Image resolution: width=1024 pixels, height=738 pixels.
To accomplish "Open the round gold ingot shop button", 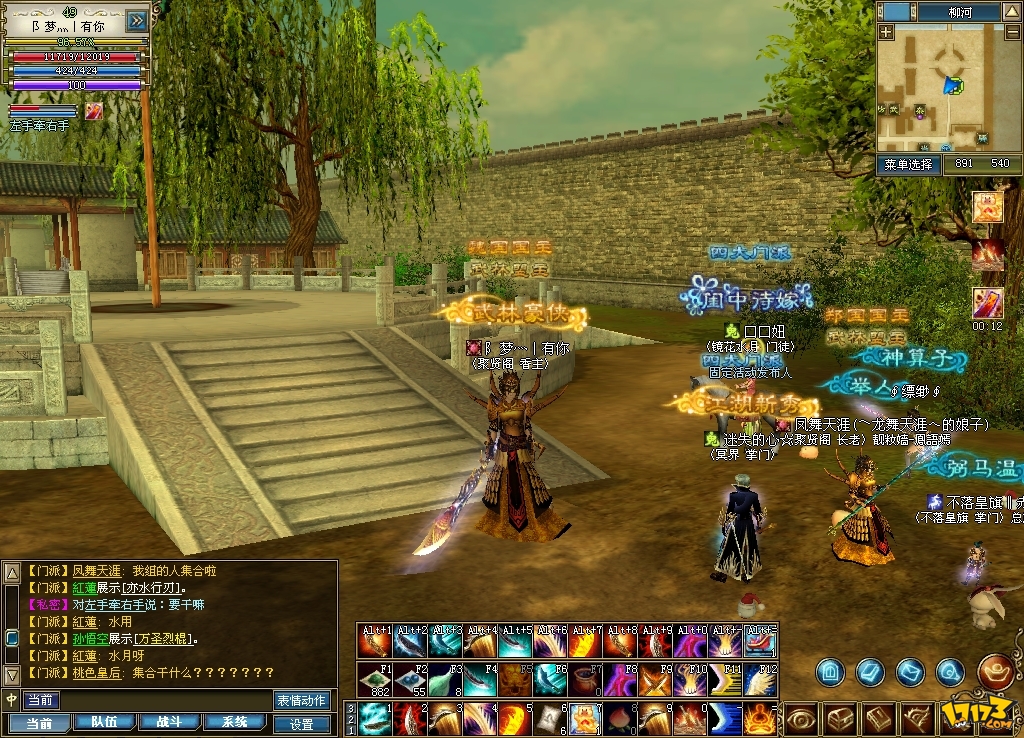I will (996, 671).
